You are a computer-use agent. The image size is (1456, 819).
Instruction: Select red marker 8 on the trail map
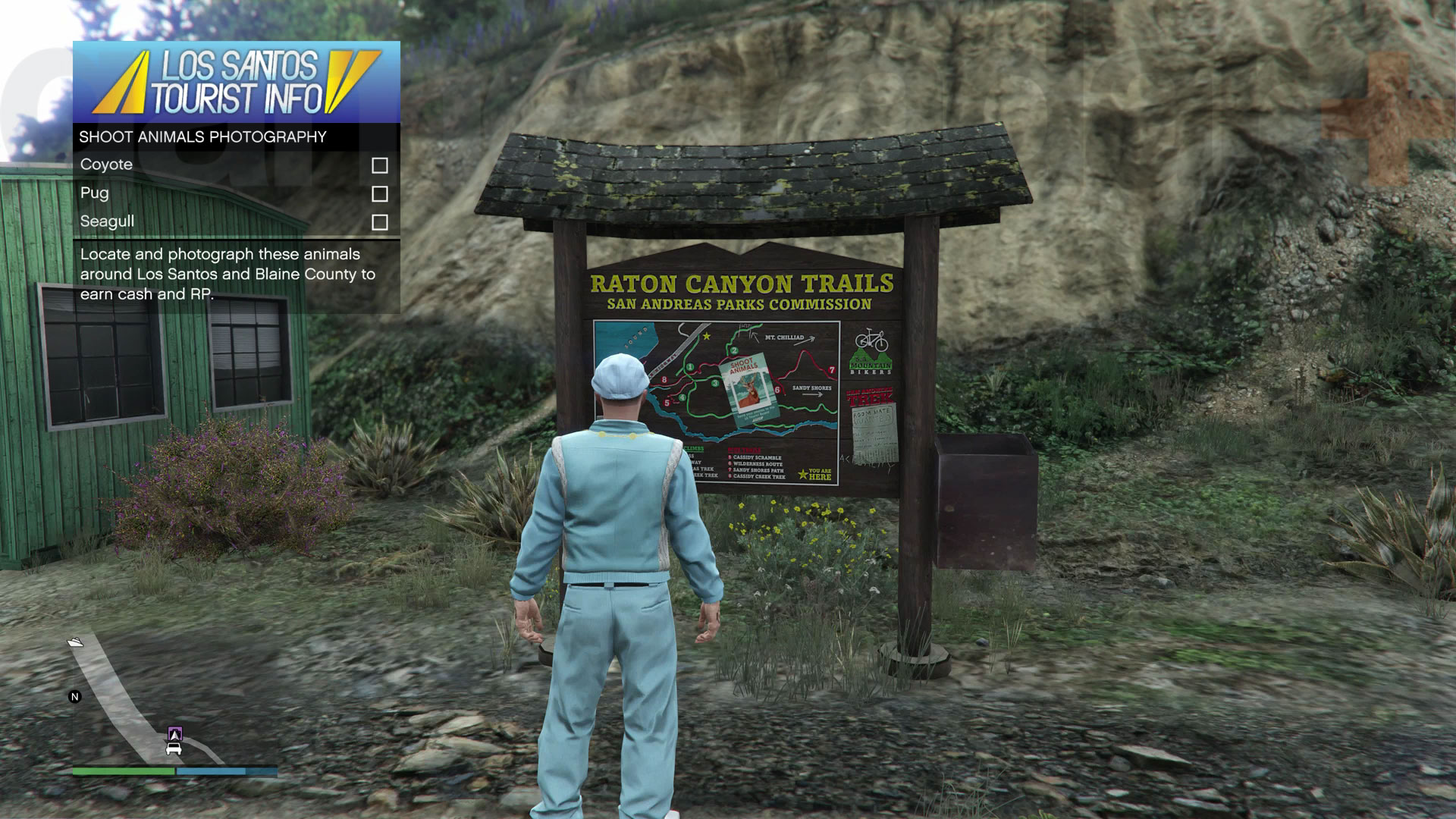[664, 379]
